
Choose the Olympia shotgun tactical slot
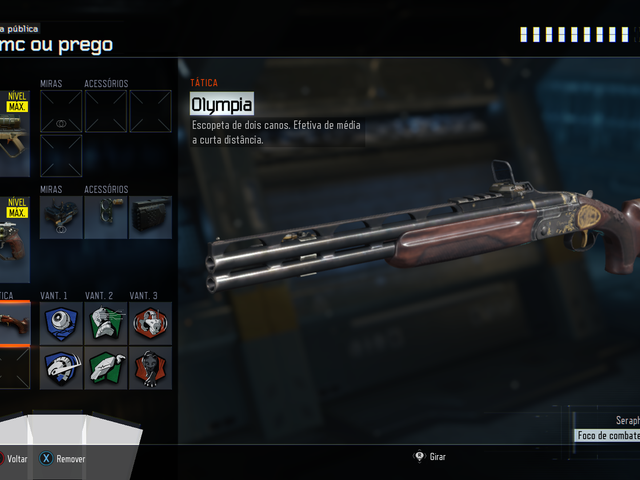pos(14,322)
